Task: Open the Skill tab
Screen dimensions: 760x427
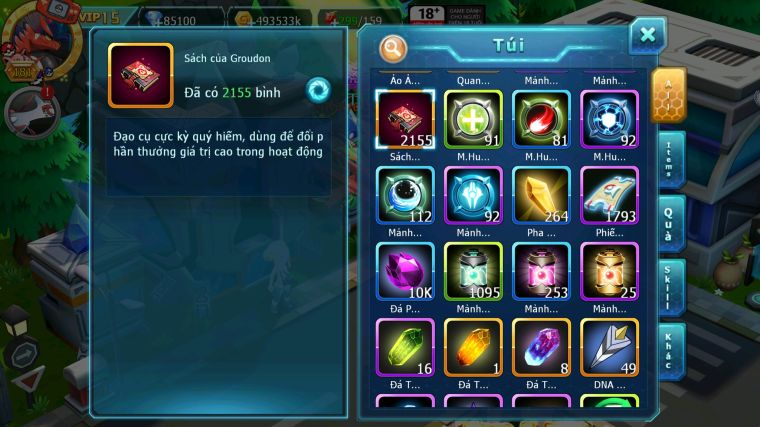Action: [x=670, y=287]
